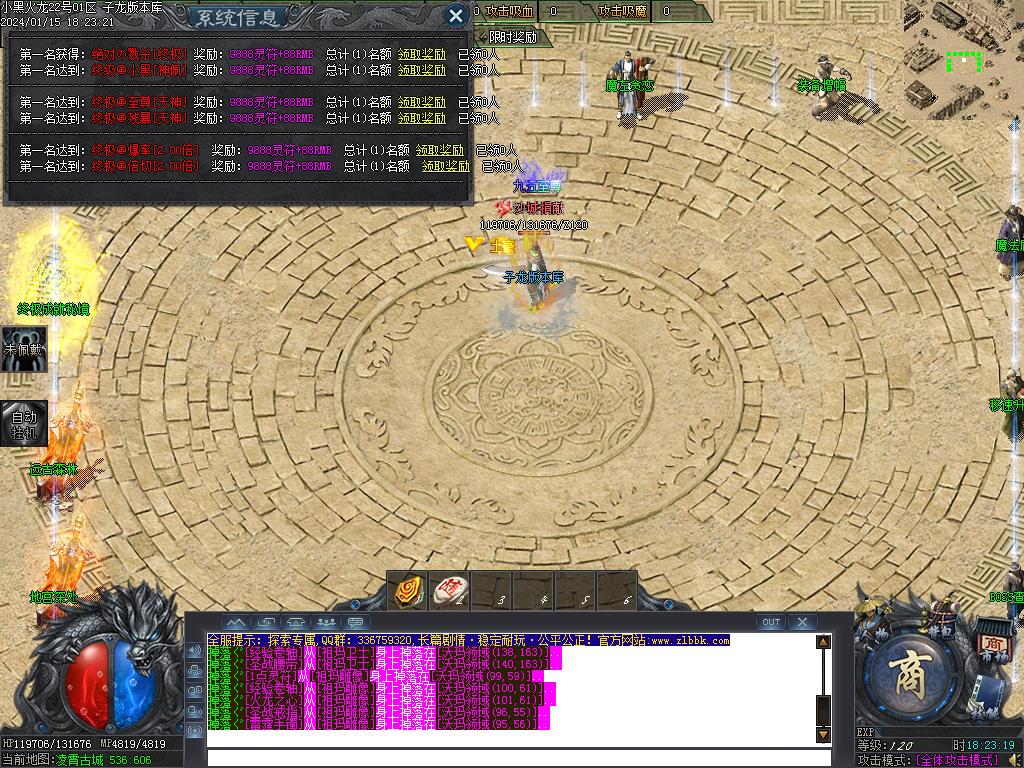This screenshot has width=1024, height=768.
Task: Claim the 绝对の戮杀 first-place reward
Action: (x=422, y=54)
